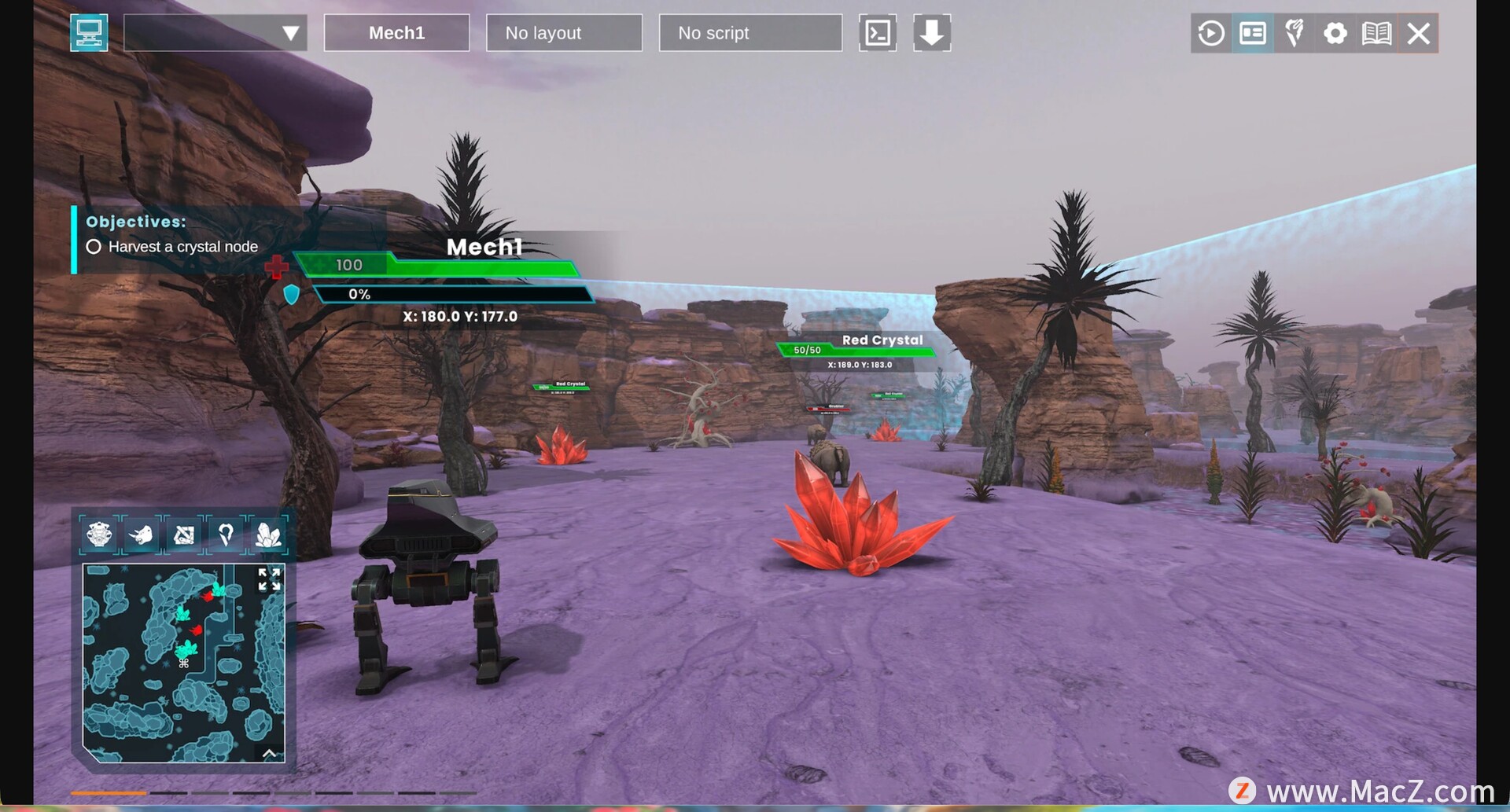Open the script console icon

point(878,33)
